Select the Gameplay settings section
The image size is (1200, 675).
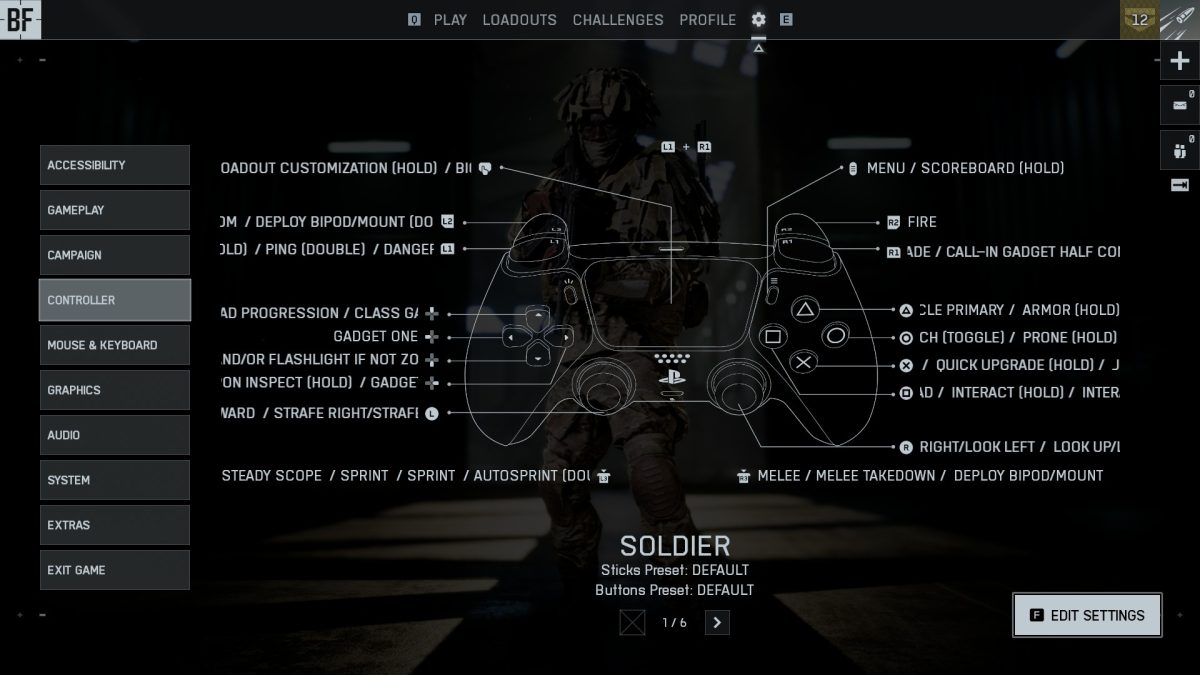tap(114, 210)
